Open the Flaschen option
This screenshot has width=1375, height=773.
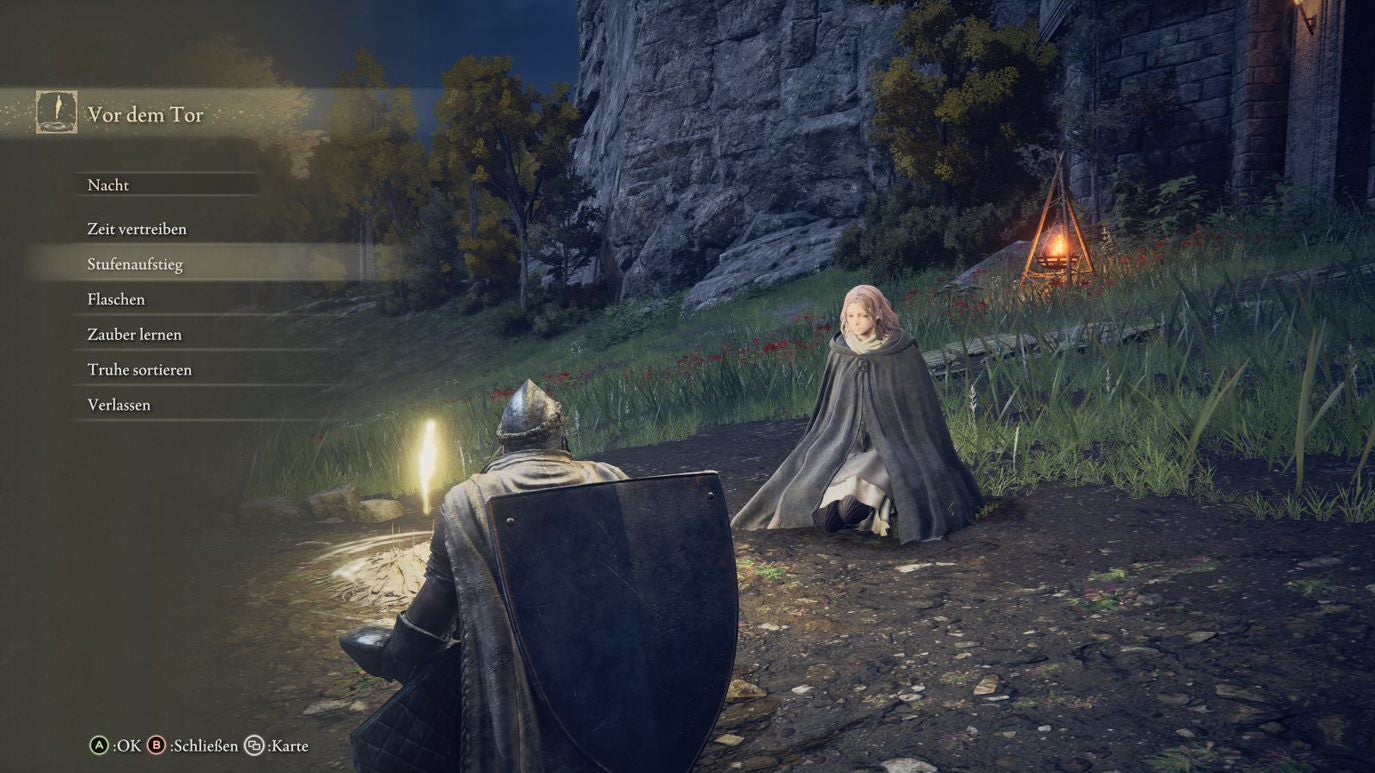click(116, 298)
